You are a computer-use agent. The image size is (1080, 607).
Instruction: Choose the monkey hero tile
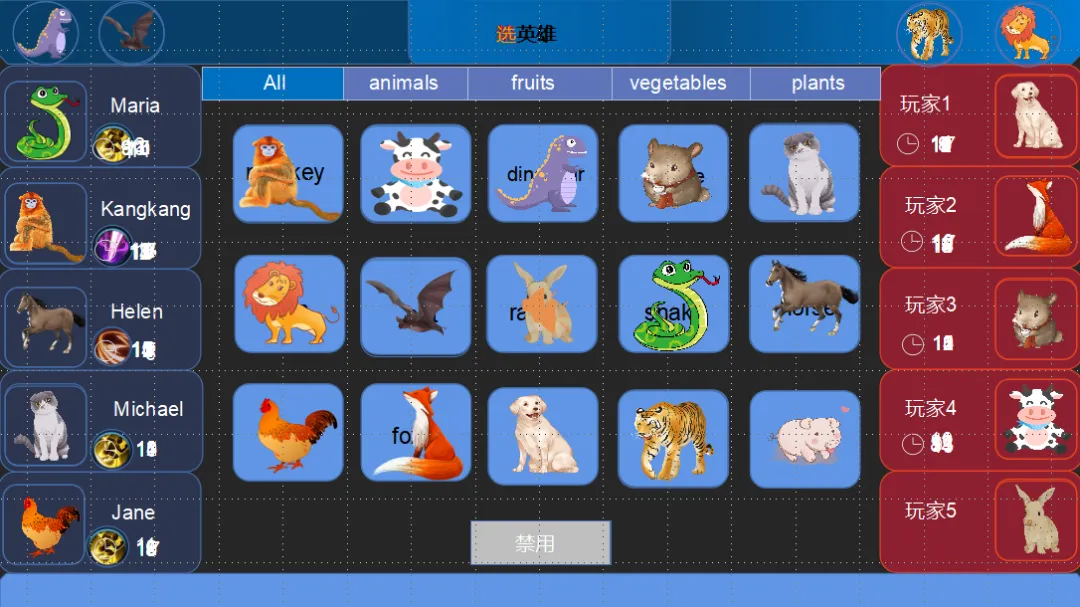[x=288, y=173]
